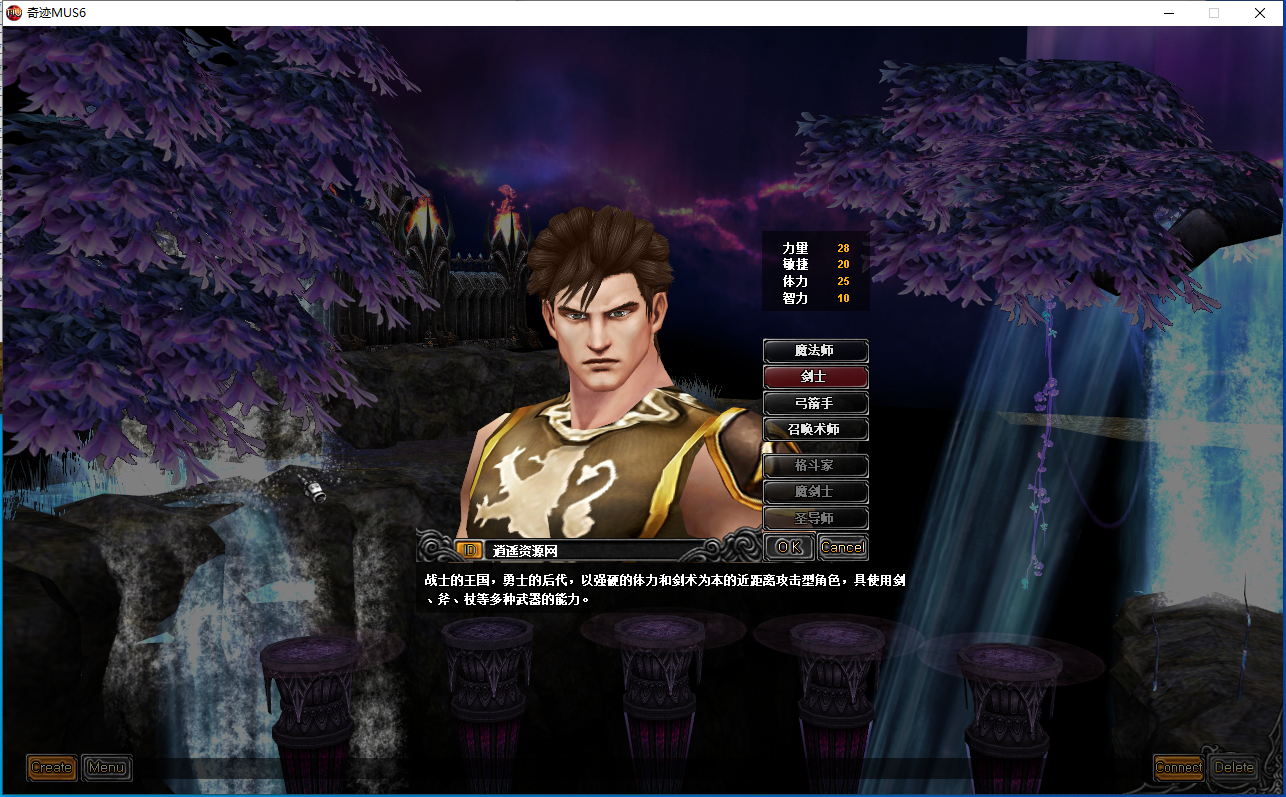Screen dimensions: 1286x797
Task: Select the 召唤术师 class button
Action: click(x=815, y=430)
